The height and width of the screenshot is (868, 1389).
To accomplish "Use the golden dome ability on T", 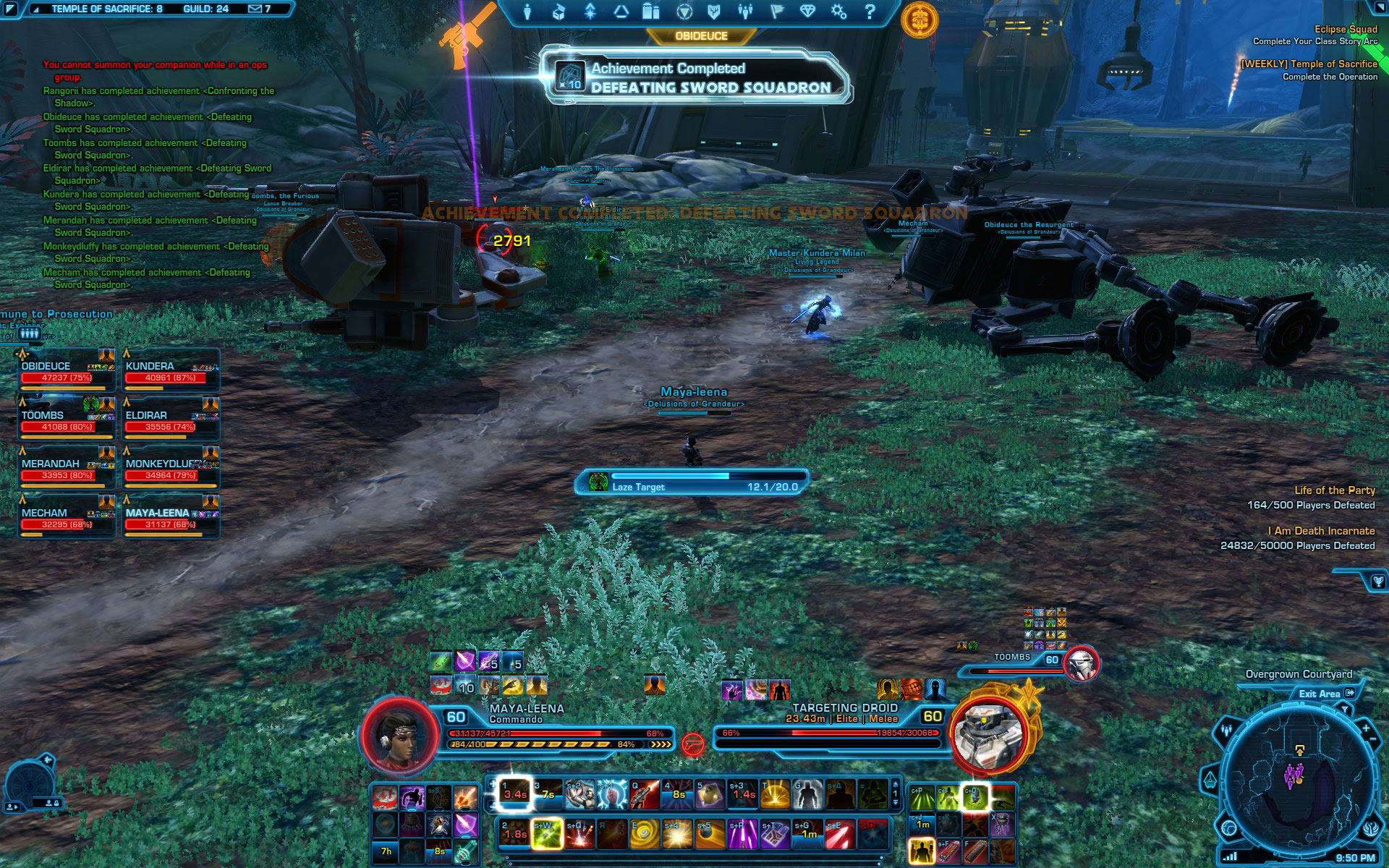I will 775,794.
